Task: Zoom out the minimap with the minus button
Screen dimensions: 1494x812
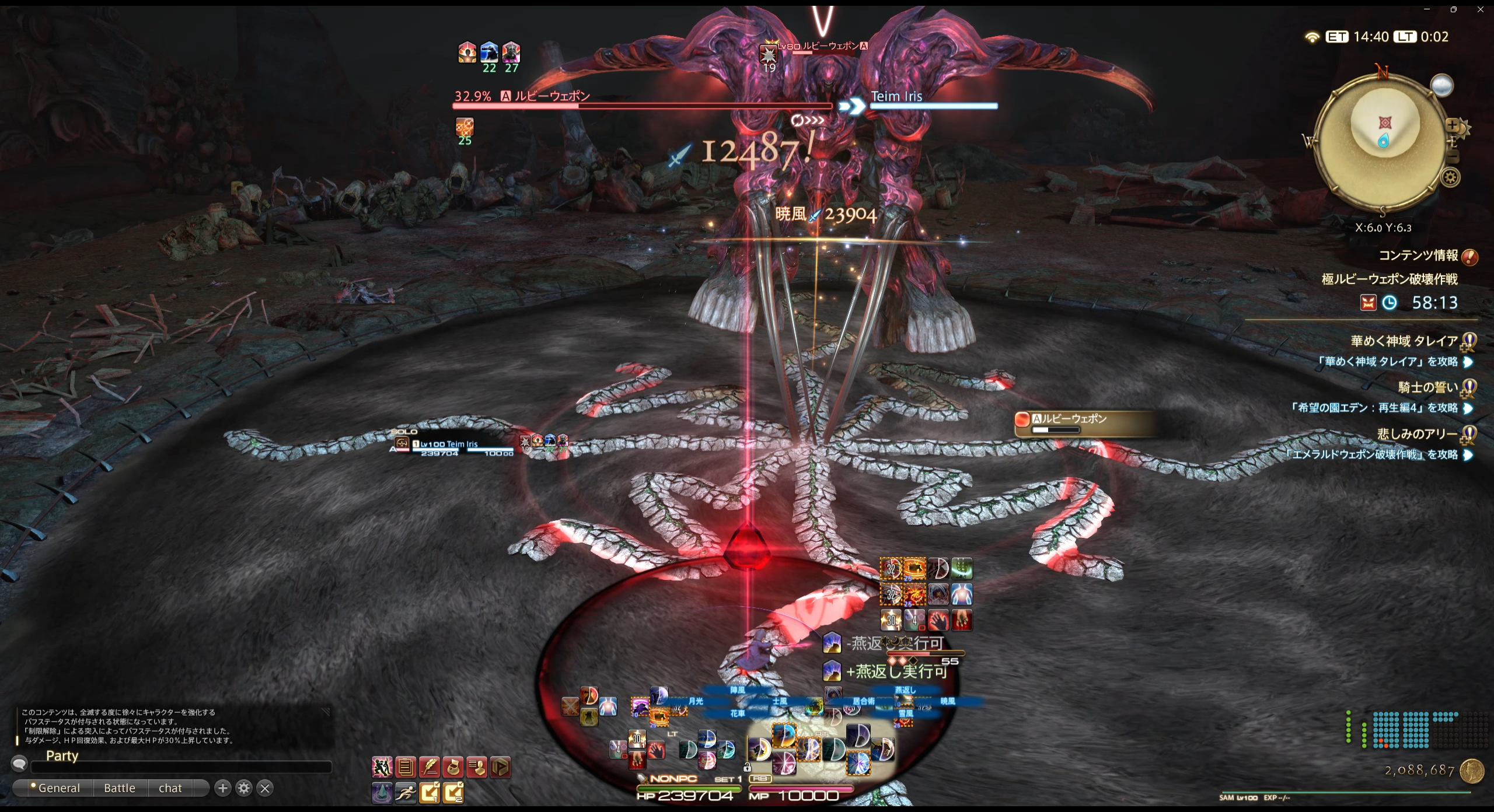Action: point(1453,156)
